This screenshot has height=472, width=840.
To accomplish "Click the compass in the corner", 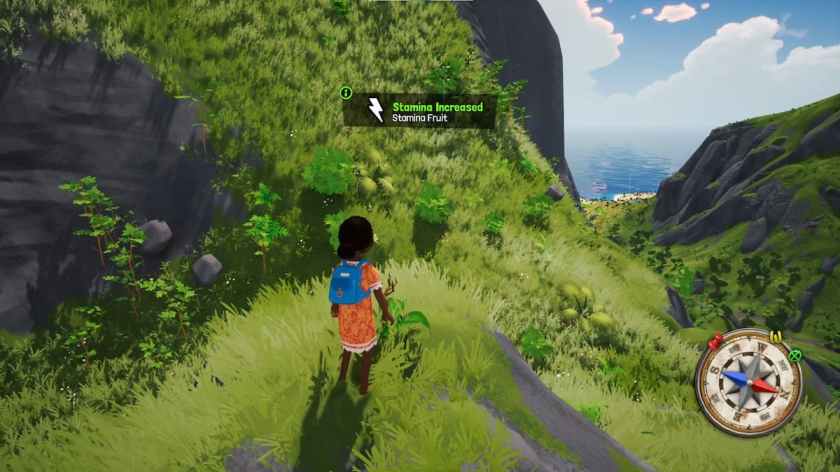I will click(748, 382).
